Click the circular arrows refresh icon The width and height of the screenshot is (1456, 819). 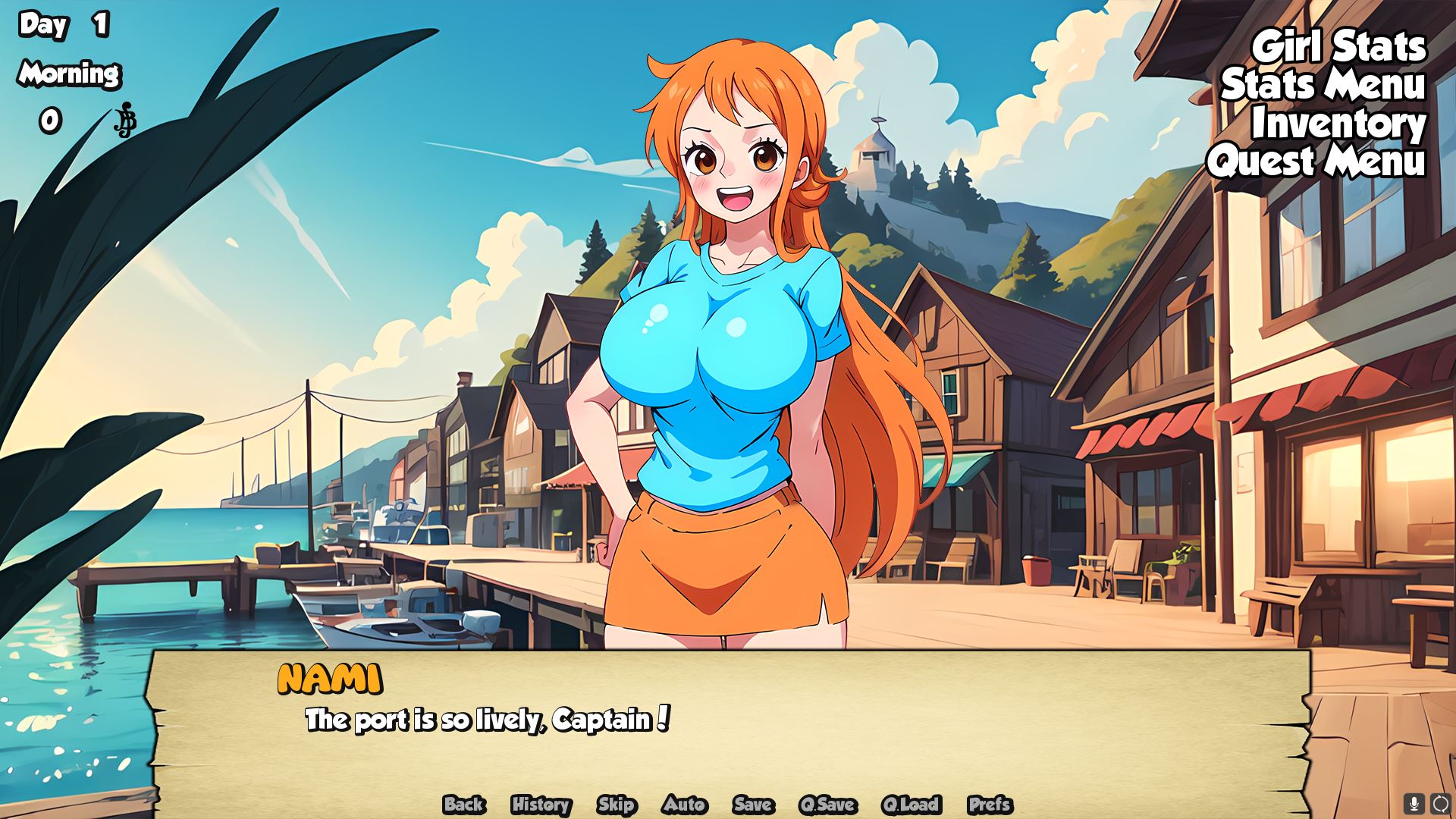click(x=1440, y=803)
